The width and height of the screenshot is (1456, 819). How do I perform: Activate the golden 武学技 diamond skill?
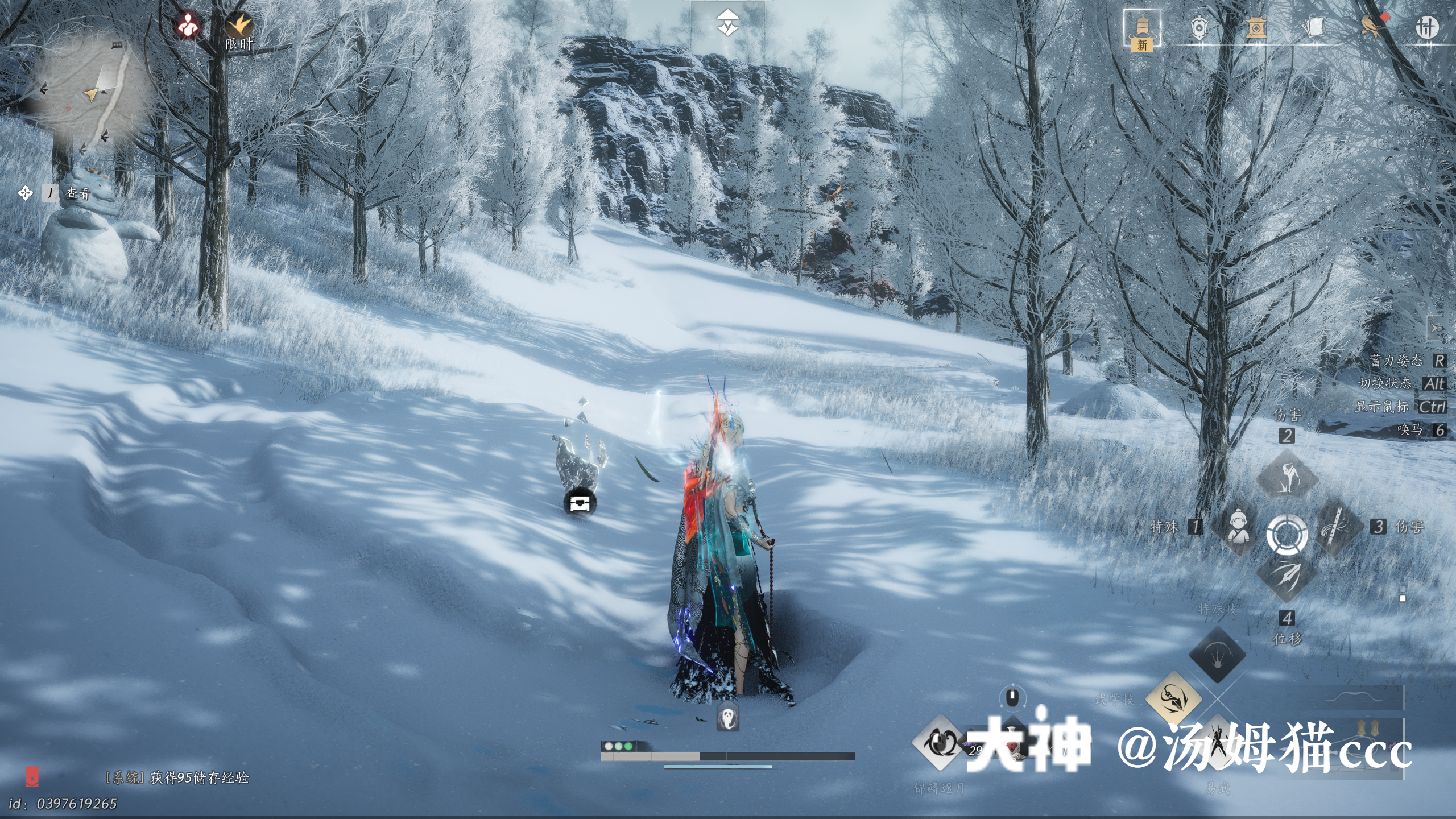1173,699
